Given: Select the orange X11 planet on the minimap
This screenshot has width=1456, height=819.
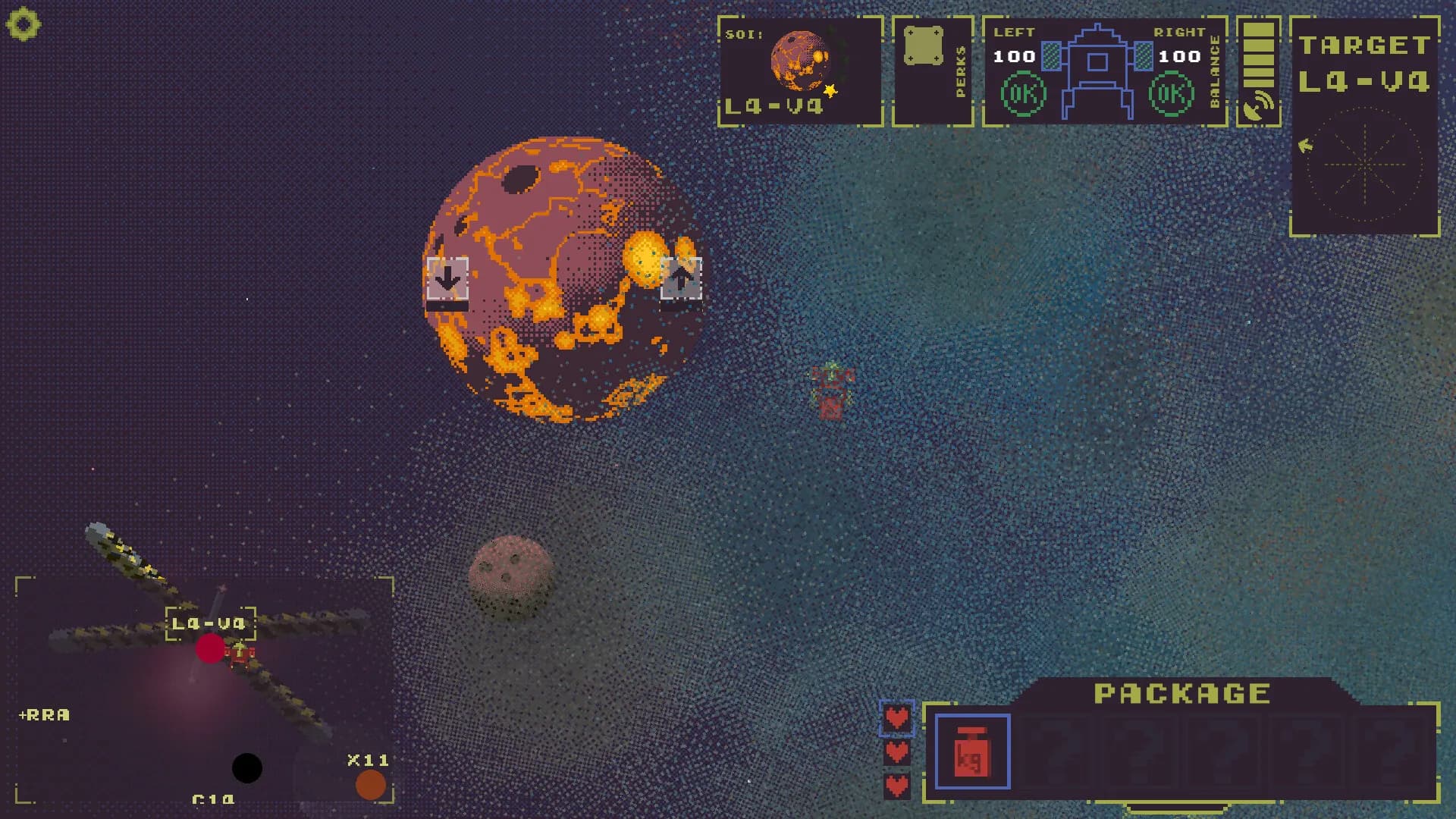Looking at the screenshot, I should click(x=370, y=785).
